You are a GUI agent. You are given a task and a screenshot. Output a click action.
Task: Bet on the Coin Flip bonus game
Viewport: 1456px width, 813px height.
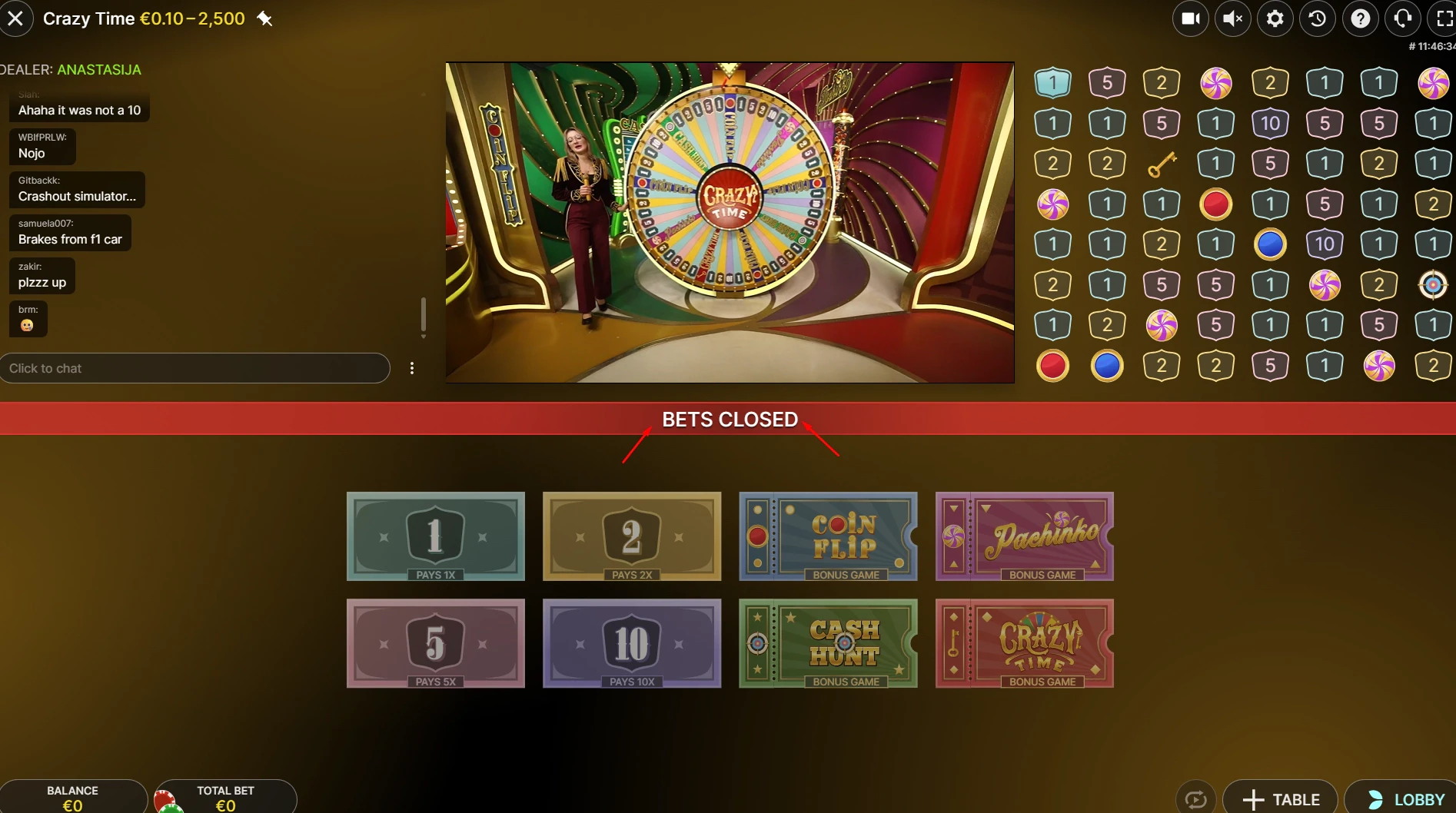[x=828, y=537]
